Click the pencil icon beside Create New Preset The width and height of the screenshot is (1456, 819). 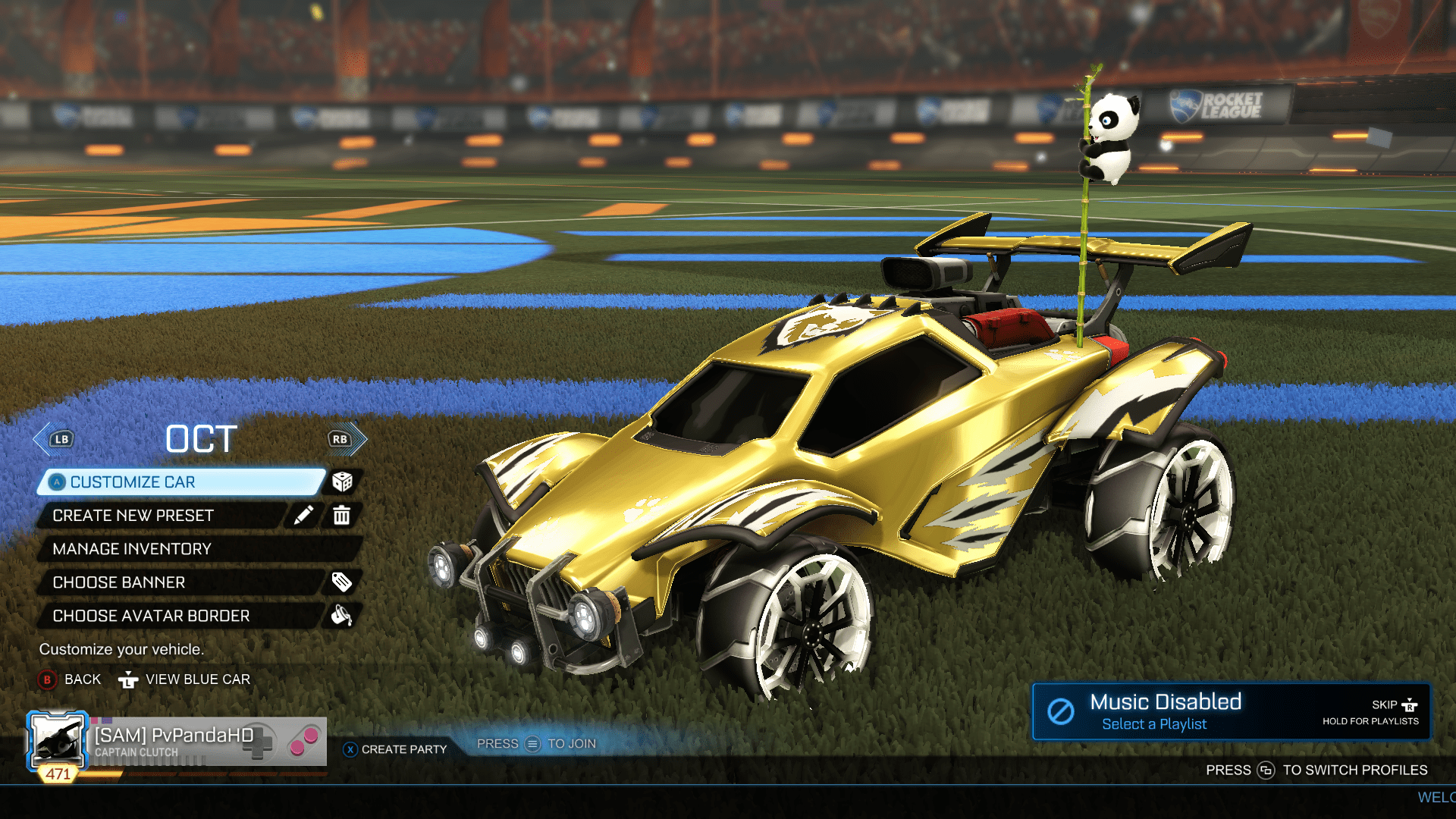tap(304, 515)
